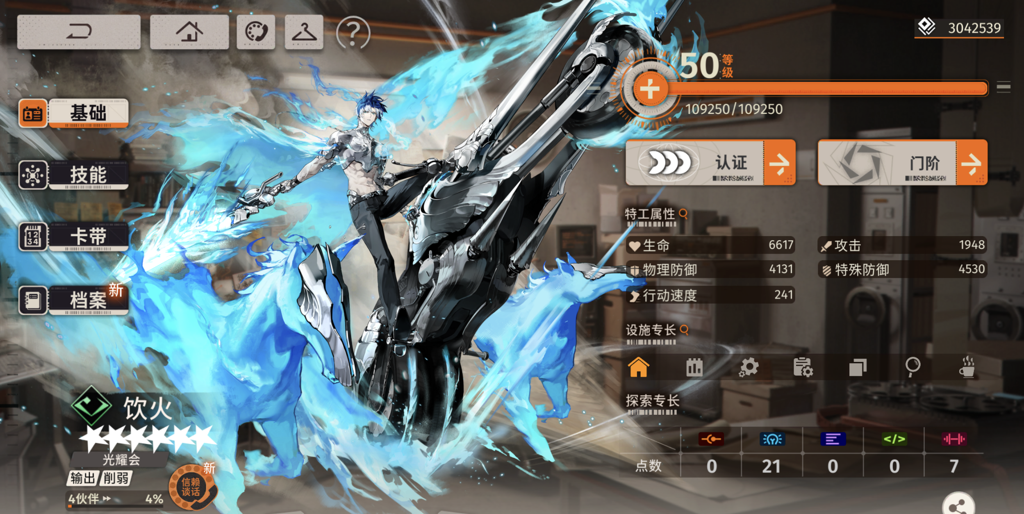
Task: Go back with the return arrow button
Action: [78, 32]
